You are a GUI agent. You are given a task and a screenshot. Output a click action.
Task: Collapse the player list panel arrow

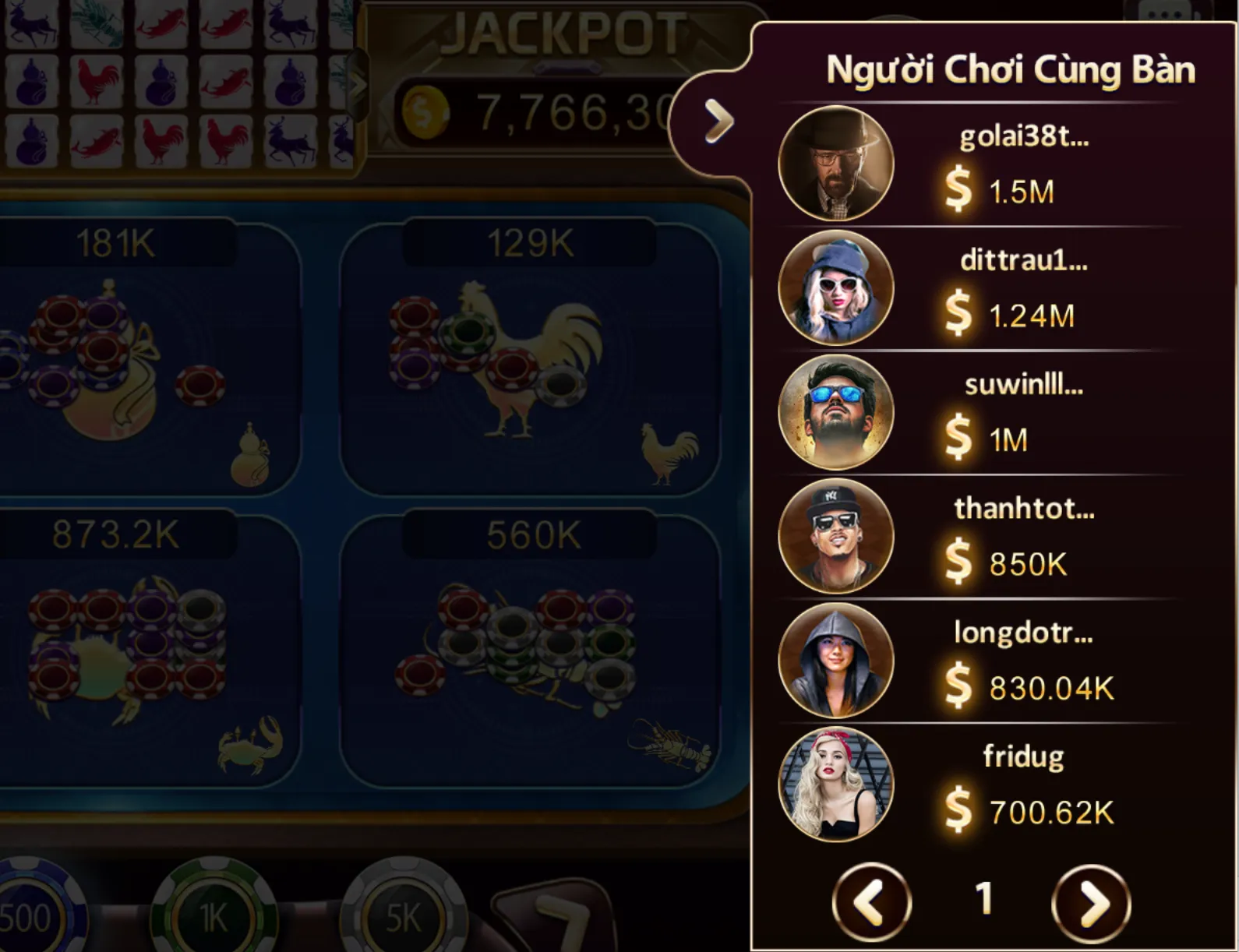718,122
